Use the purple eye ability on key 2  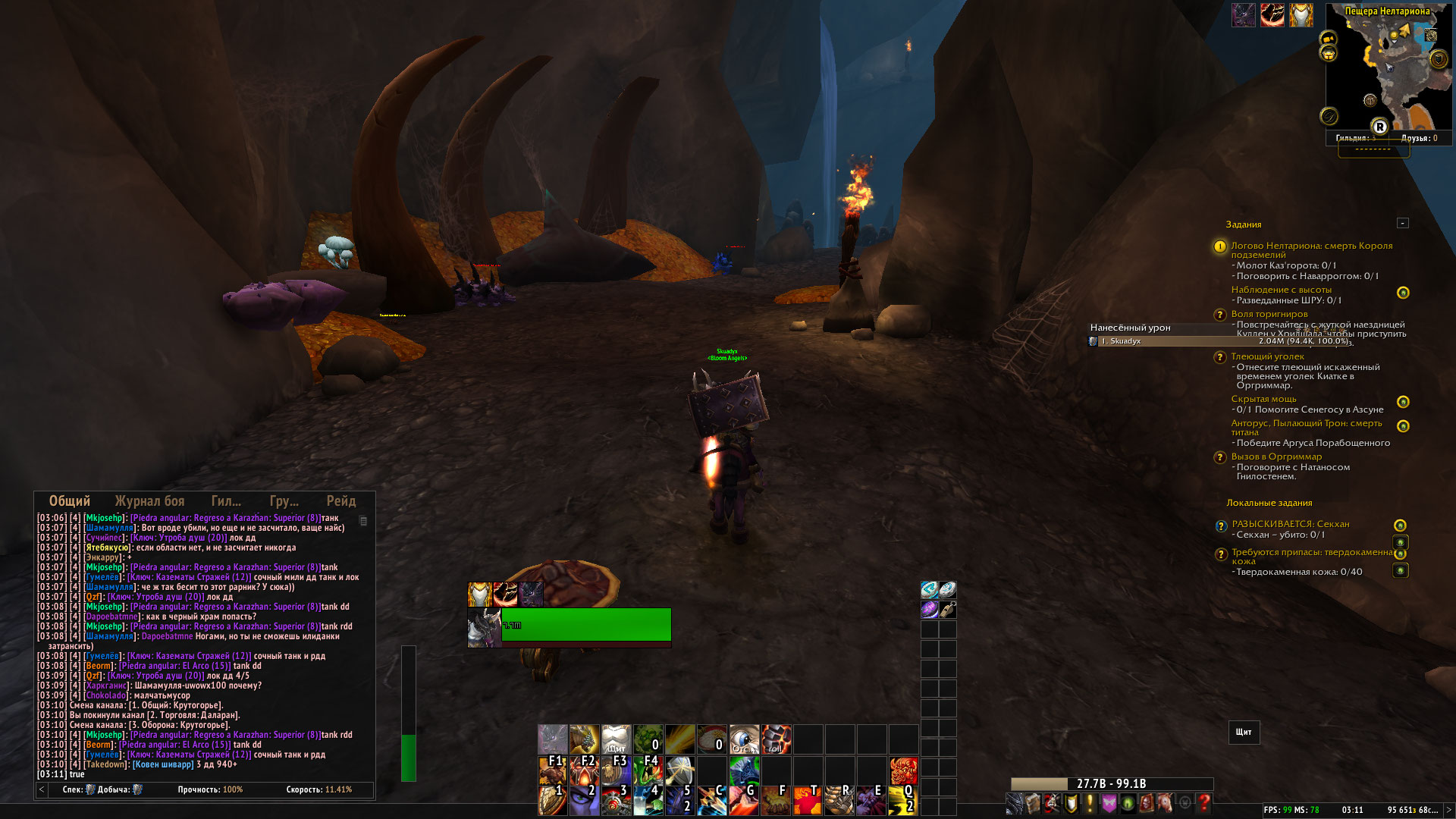[x=584, y=801]
